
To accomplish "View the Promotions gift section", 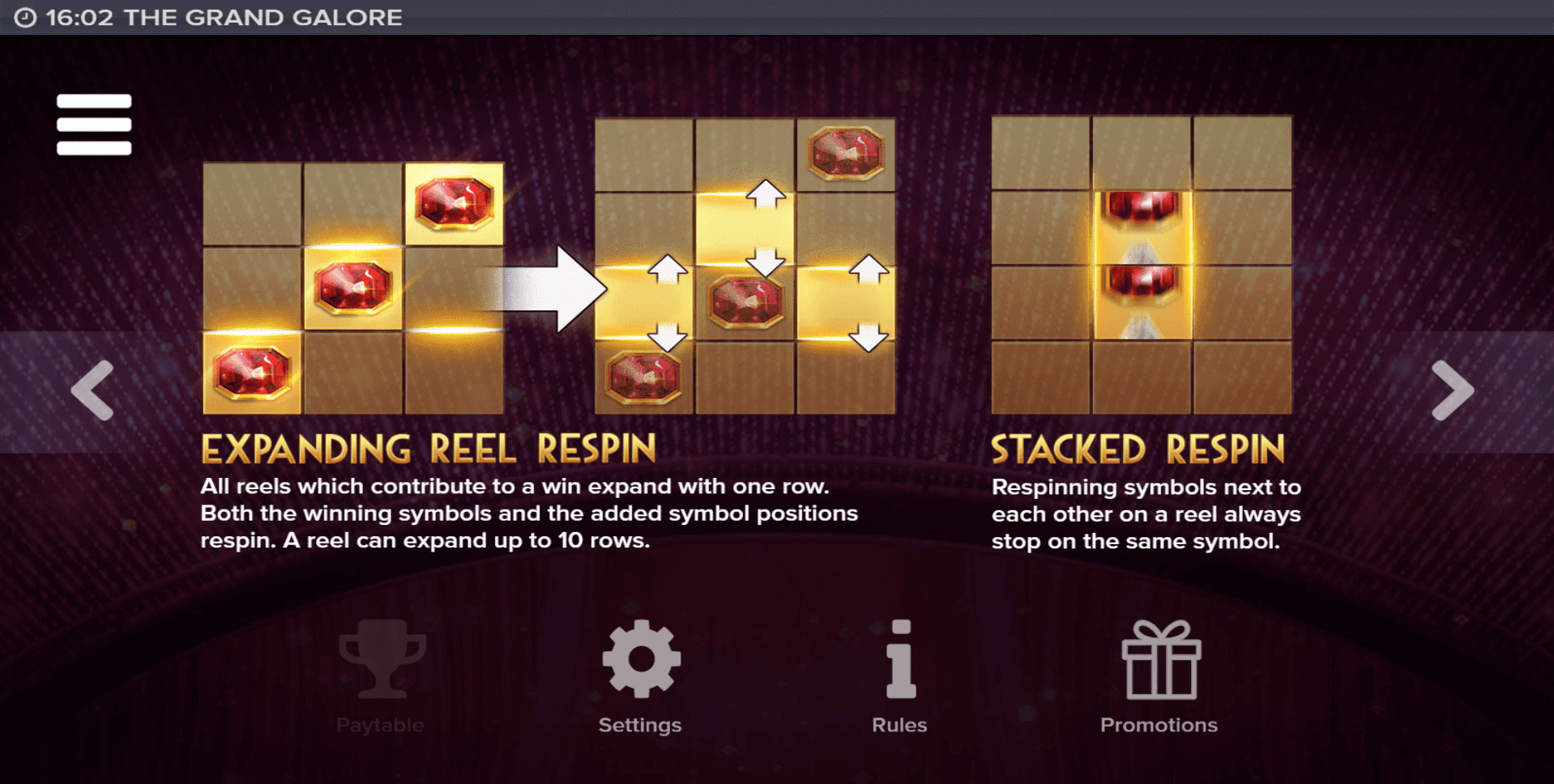I will pyautogui.click(x=1159, y=660).
